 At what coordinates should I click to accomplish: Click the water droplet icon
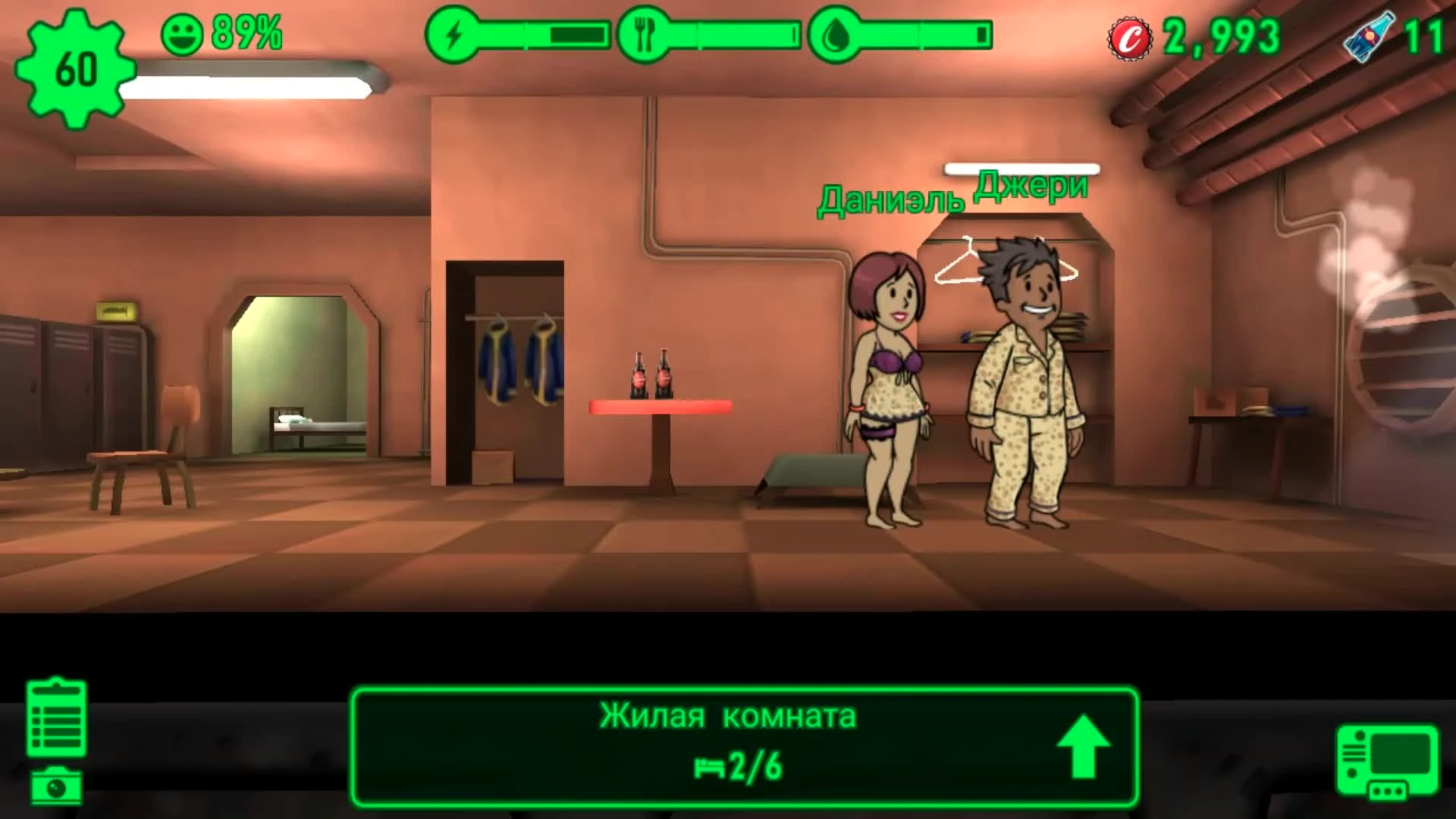(x=836, y=32)
